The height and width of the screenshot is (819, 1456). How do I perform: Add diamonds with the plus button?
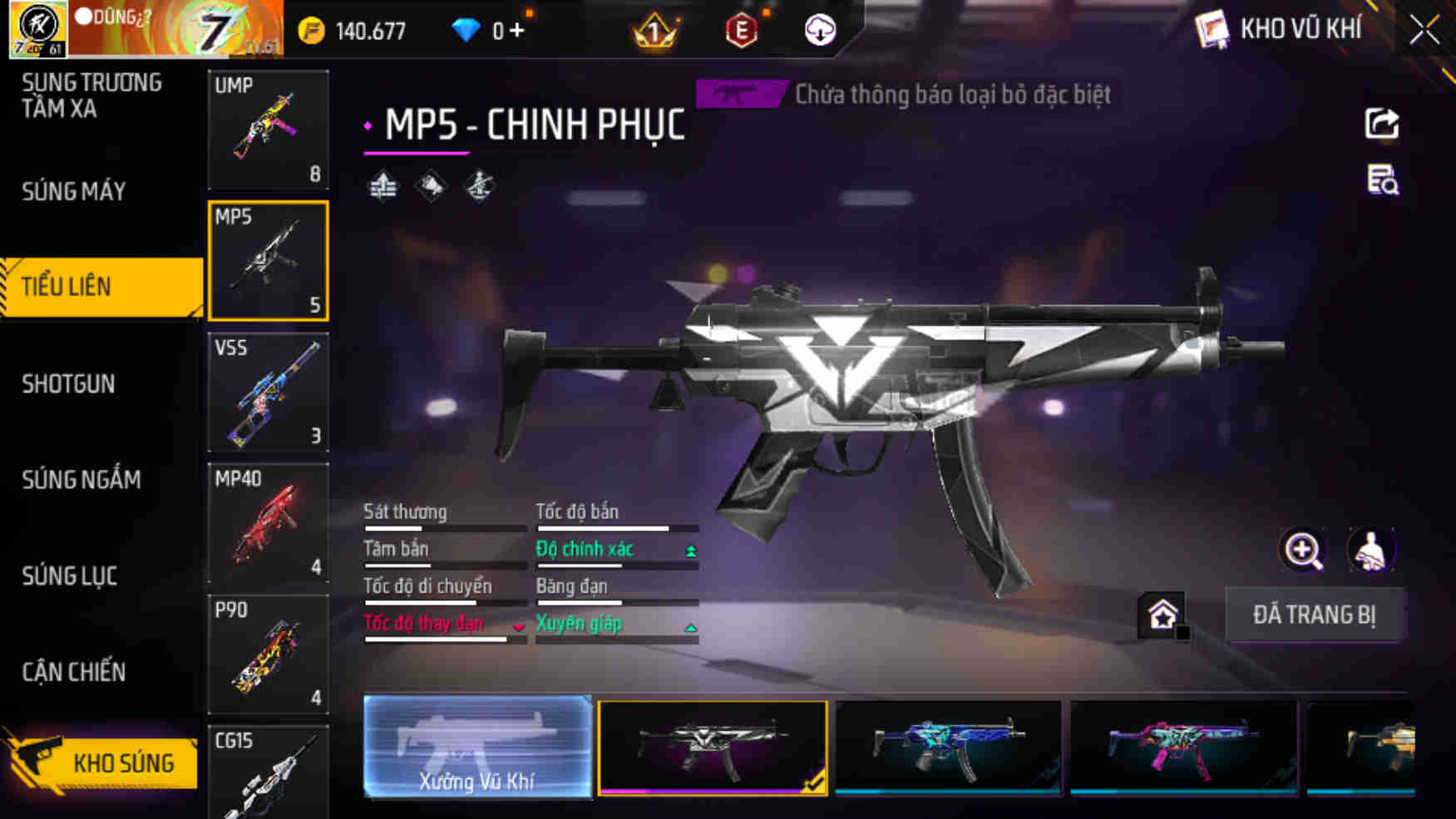[x=517, y=31]
